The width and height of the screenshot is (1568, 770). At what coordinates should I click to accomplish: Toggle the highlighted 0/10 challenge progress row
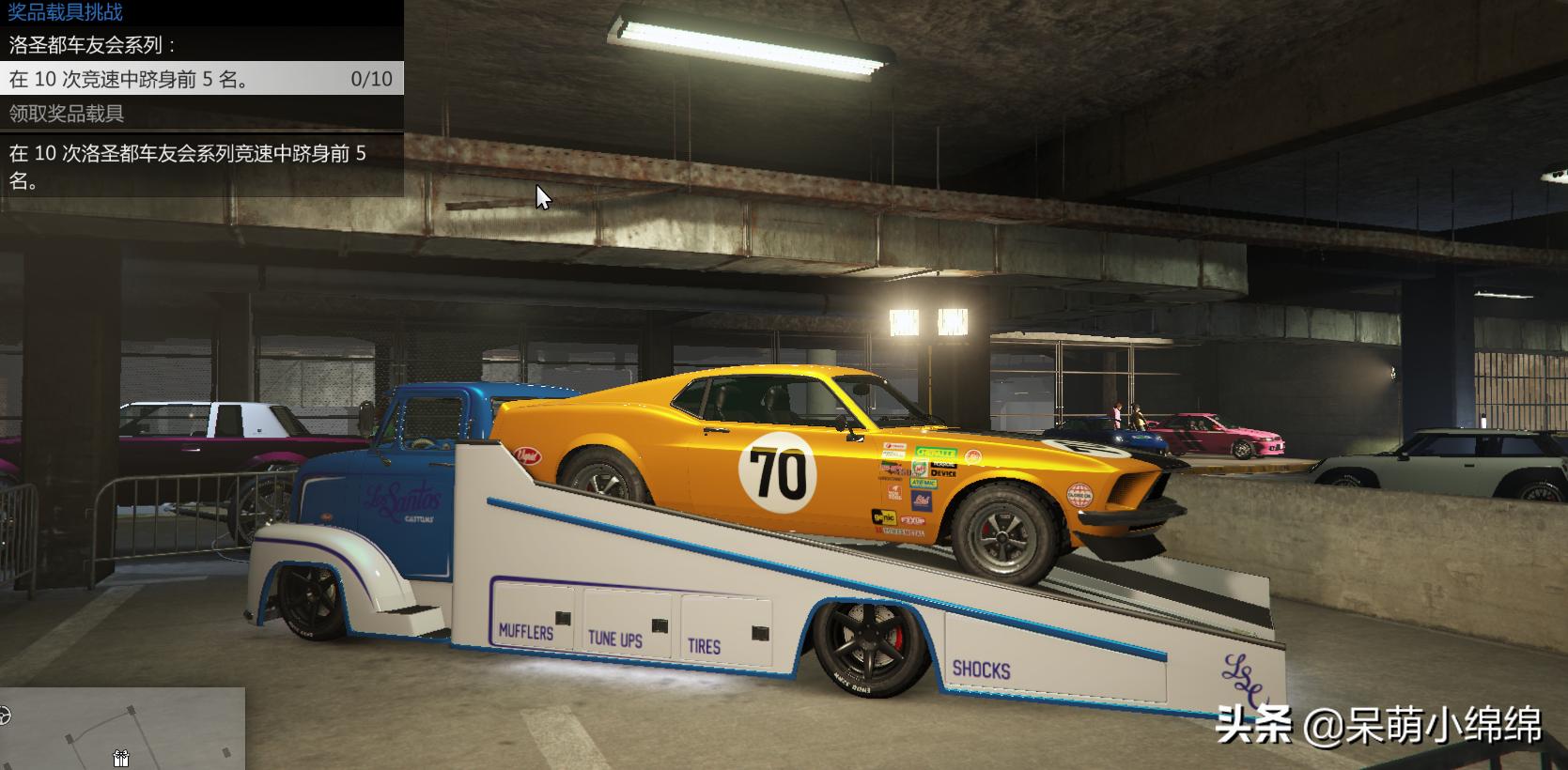click(197, 79)
